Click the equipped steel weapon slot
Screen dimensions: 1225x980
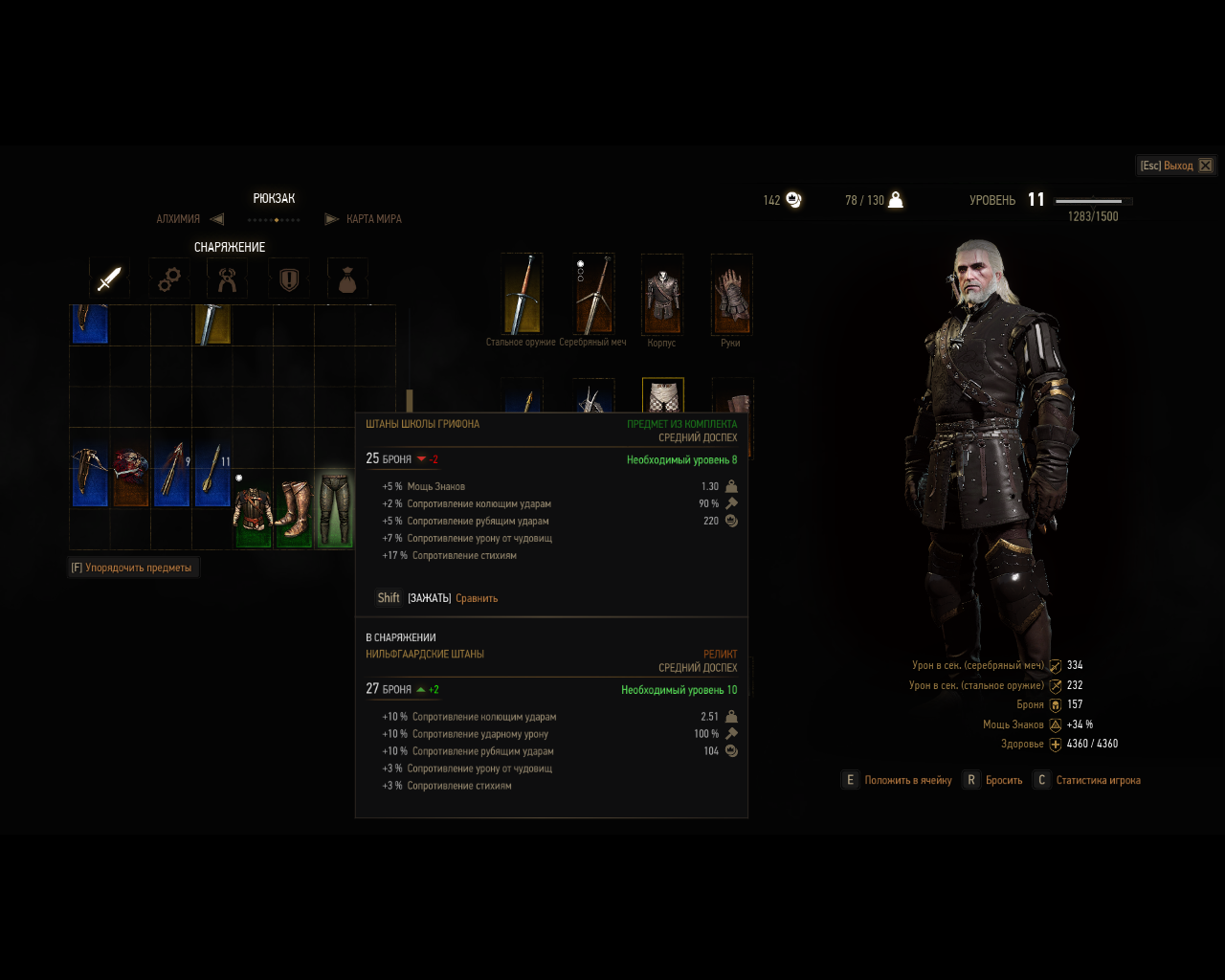tap(522, 294)
